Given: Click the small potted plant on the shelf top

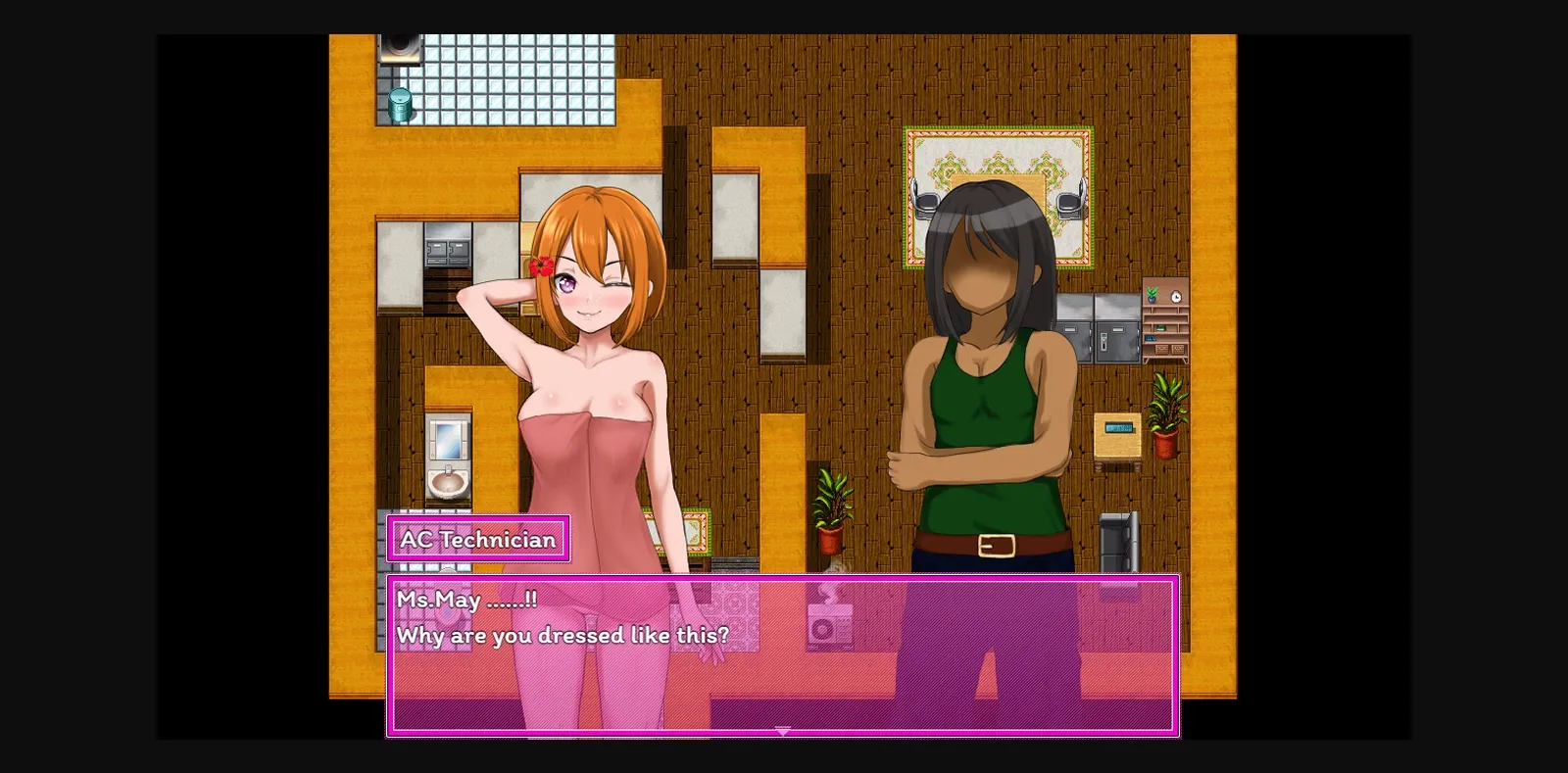Looking at the screenshot, I should (1152, 296).
